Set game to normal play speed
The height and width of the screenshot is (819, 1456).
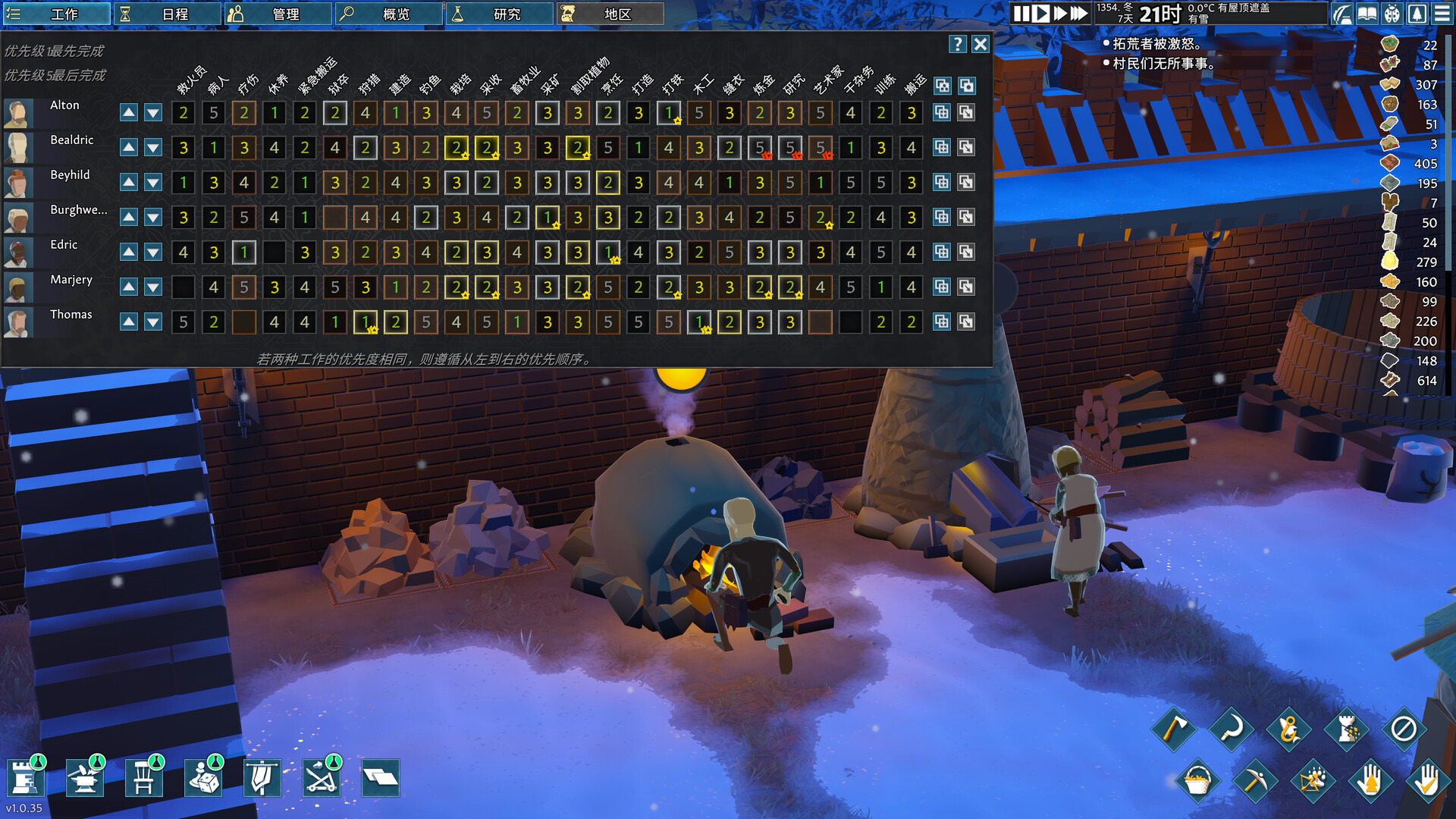(1041, 14)
